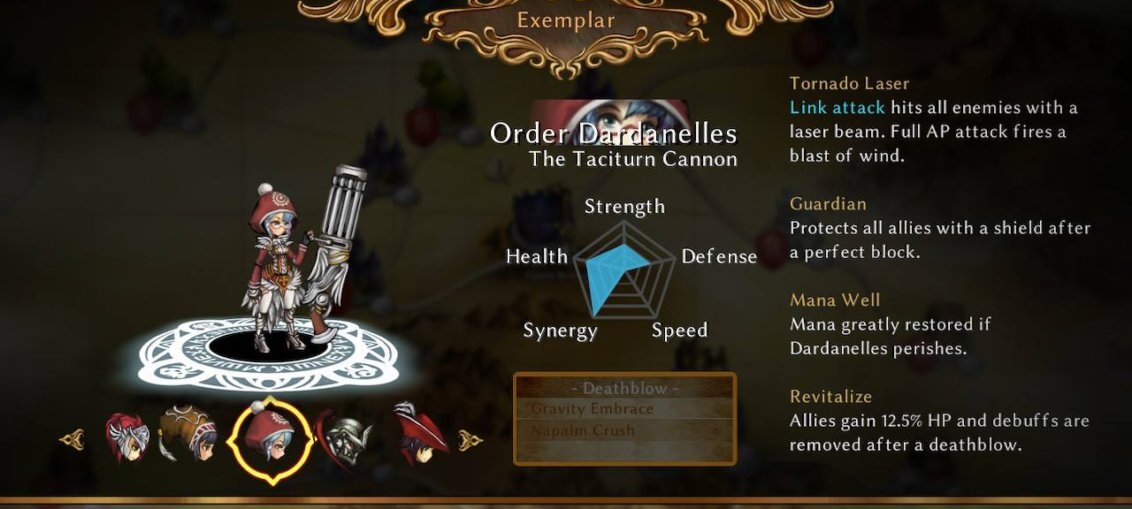This screenshot has width=1132, height=509.
Task: Choose the Gravity Embrace deathblow
Action: (592, 409)
